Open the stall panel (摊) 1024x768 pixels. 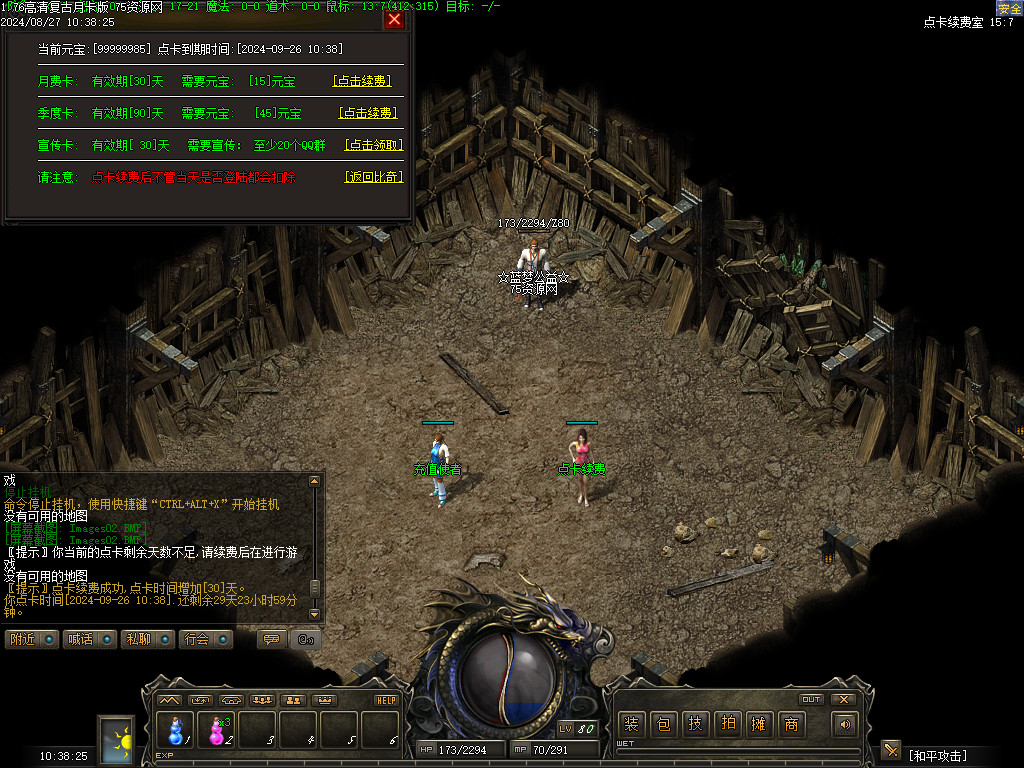click(x=759, y=725)
